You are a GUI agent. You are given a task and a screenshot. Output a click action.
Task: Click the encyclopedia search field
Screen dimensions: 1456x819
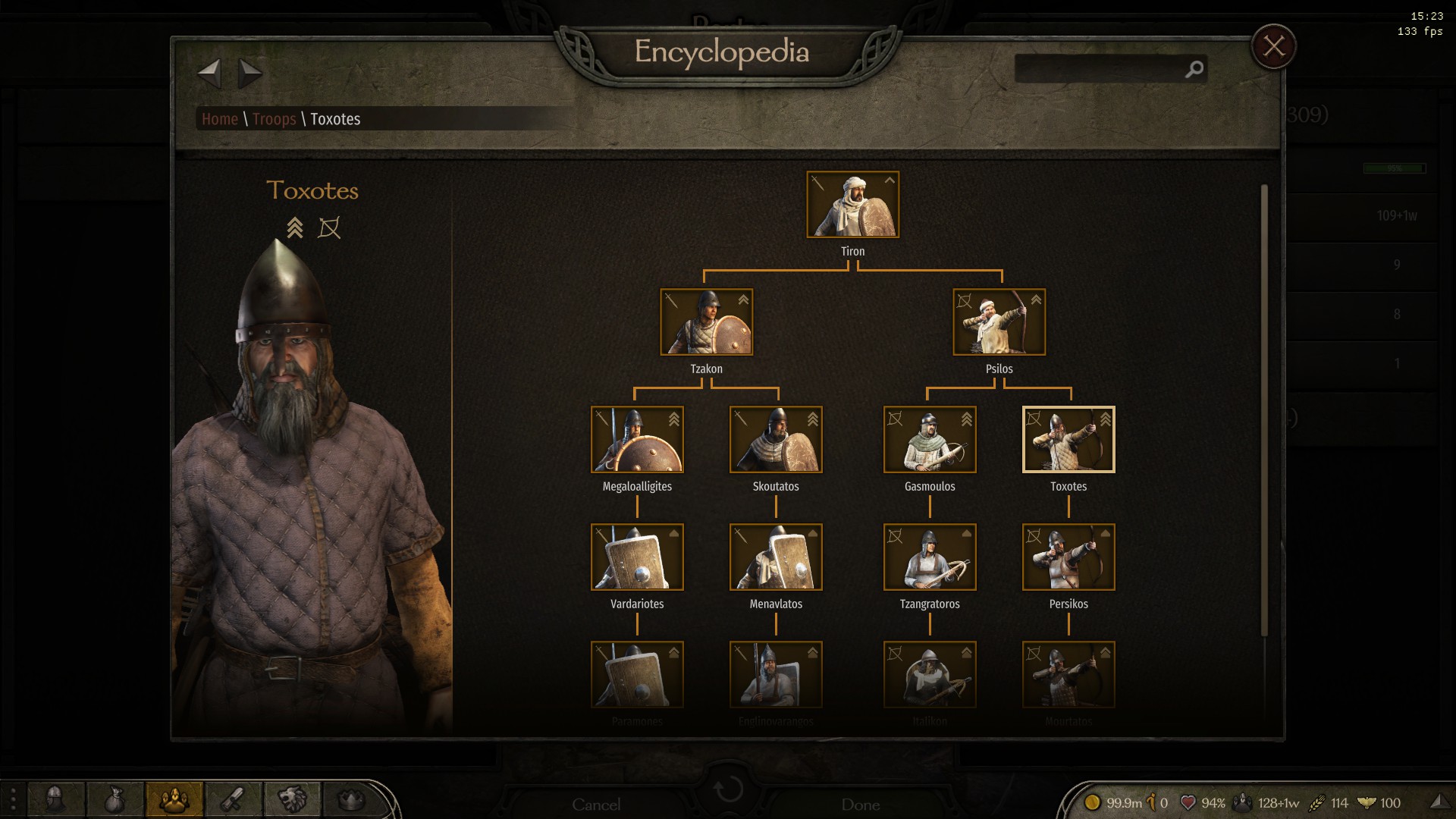[x=1100, y=69]
